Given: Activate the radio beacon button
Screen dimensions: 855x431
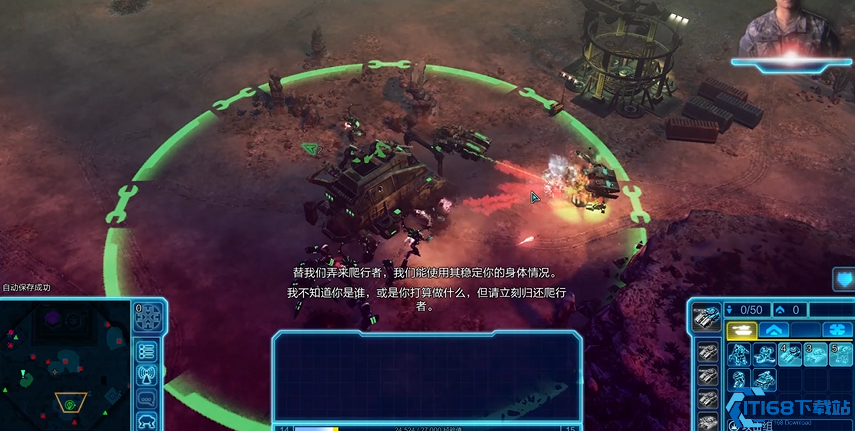Looking at the screenshot, I should (147, 374).
